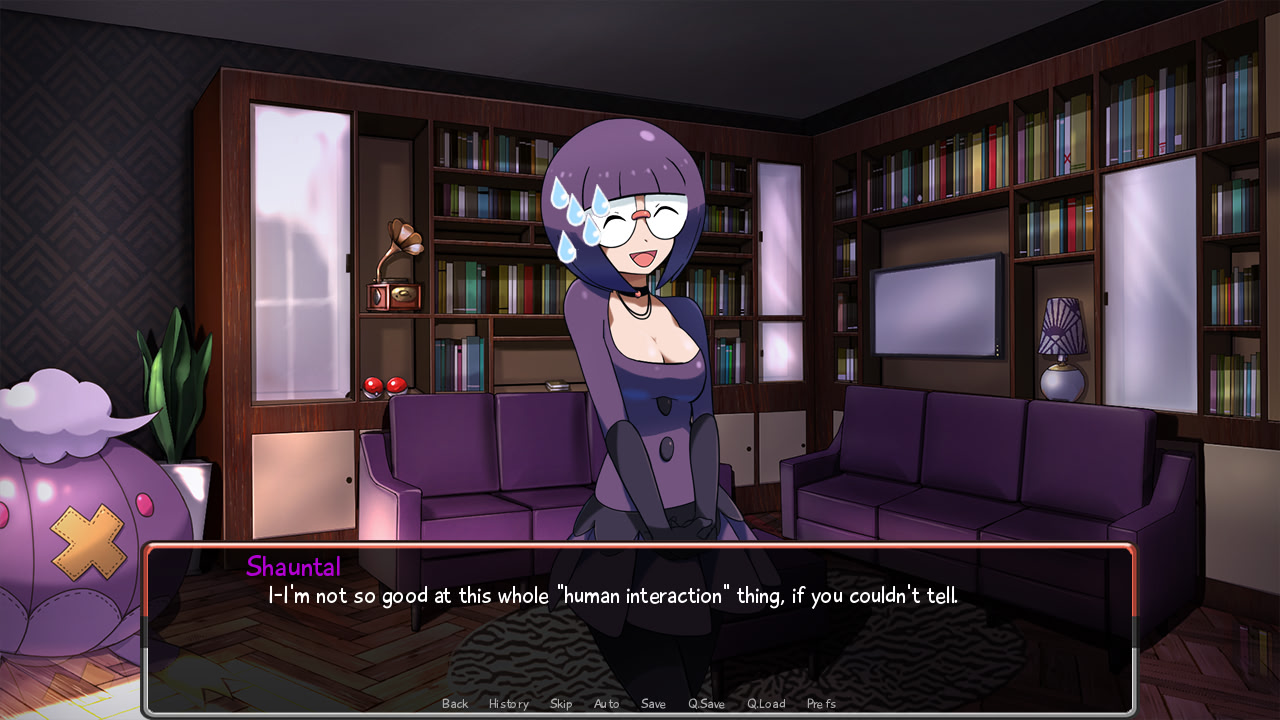Toggle Auto-advance for dialogue
The width and height of the screenshot is (1280, 720).
(x=606, y=704)
